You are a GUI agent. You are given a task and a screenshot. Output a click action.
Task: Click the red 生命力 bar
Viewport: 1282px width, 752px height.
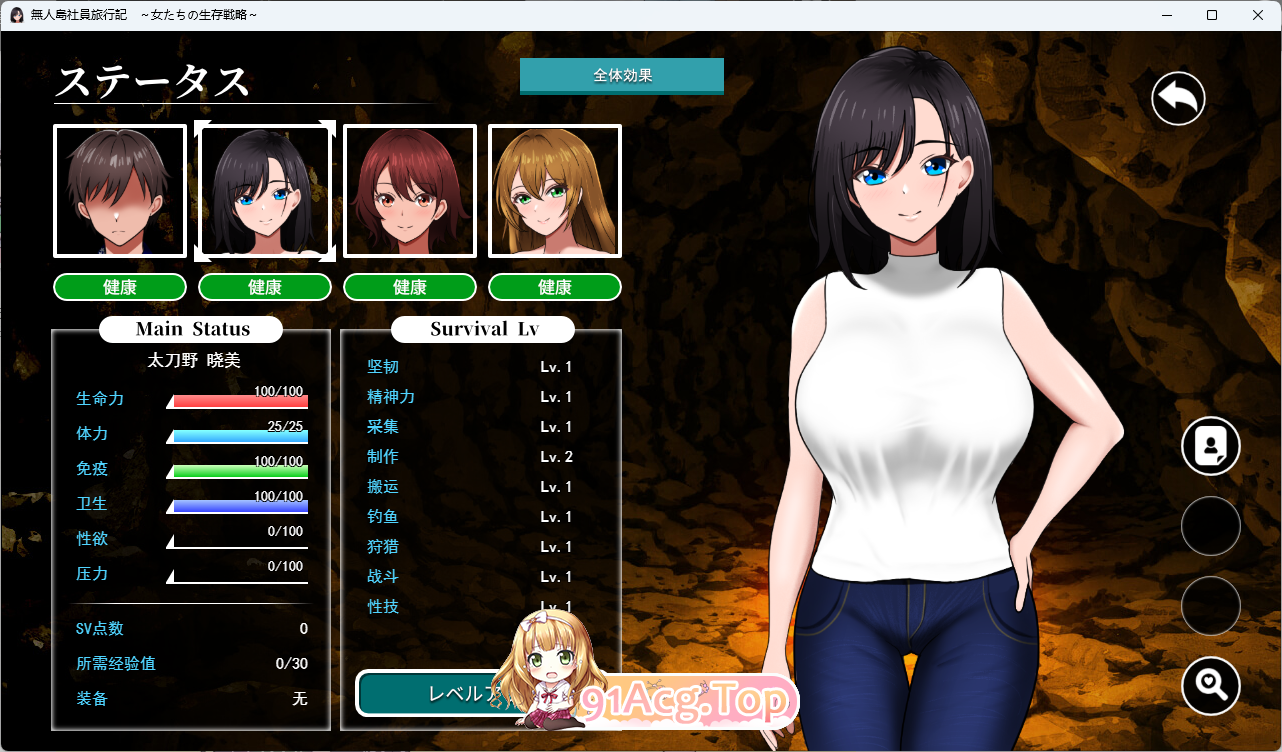coord(240,401)
